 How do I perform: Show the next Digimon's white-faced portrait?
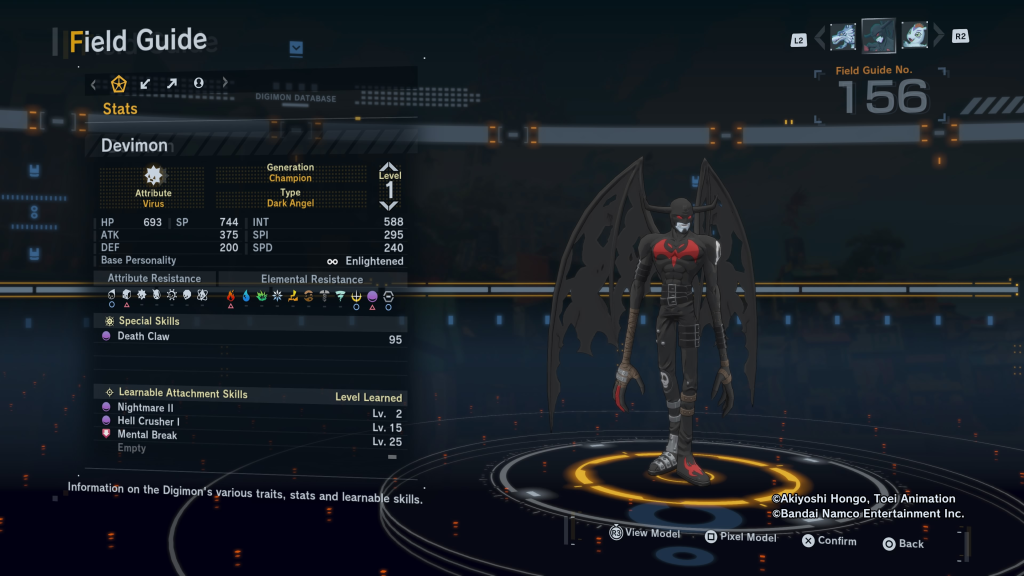coord(914,37)
